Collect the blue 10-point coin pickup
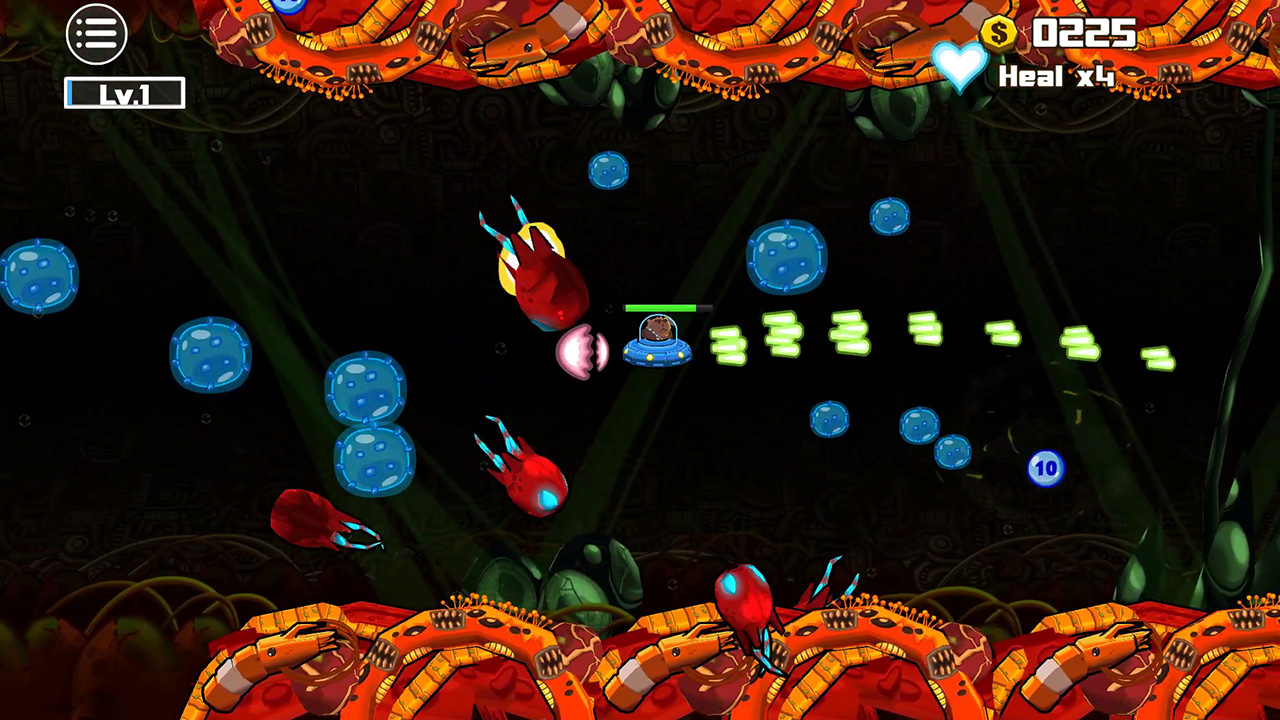The width and height of the screenshot is (1280, 720). tap(1046, 468)
